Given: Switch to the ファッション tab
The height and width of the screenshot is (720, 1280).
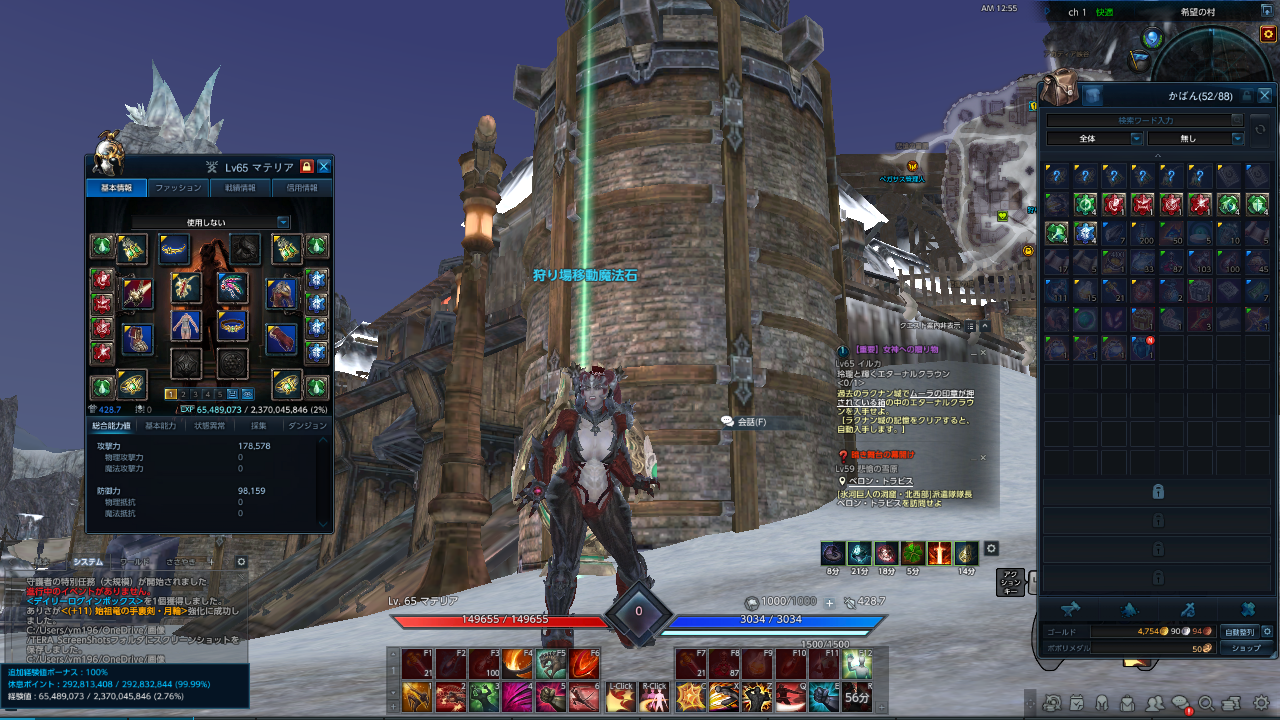Looking at the screenshot, I should 178,187.
